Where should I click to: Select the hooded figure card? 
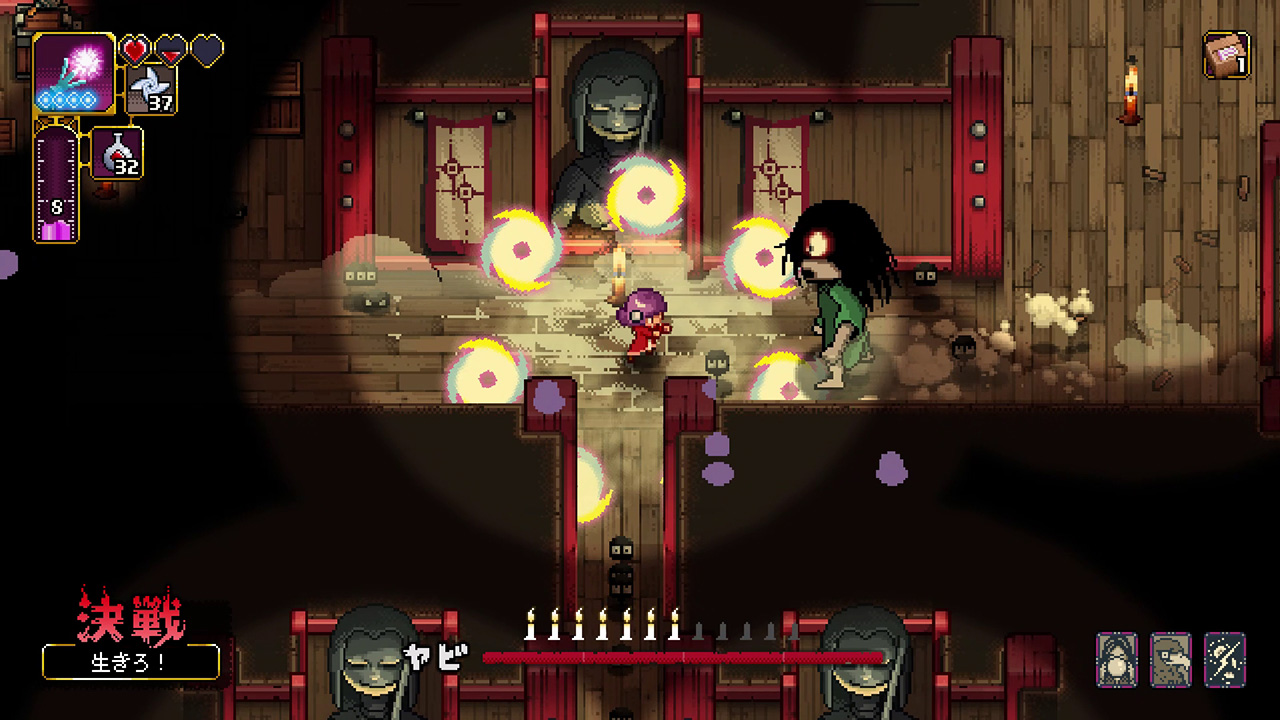(1116, 658)
